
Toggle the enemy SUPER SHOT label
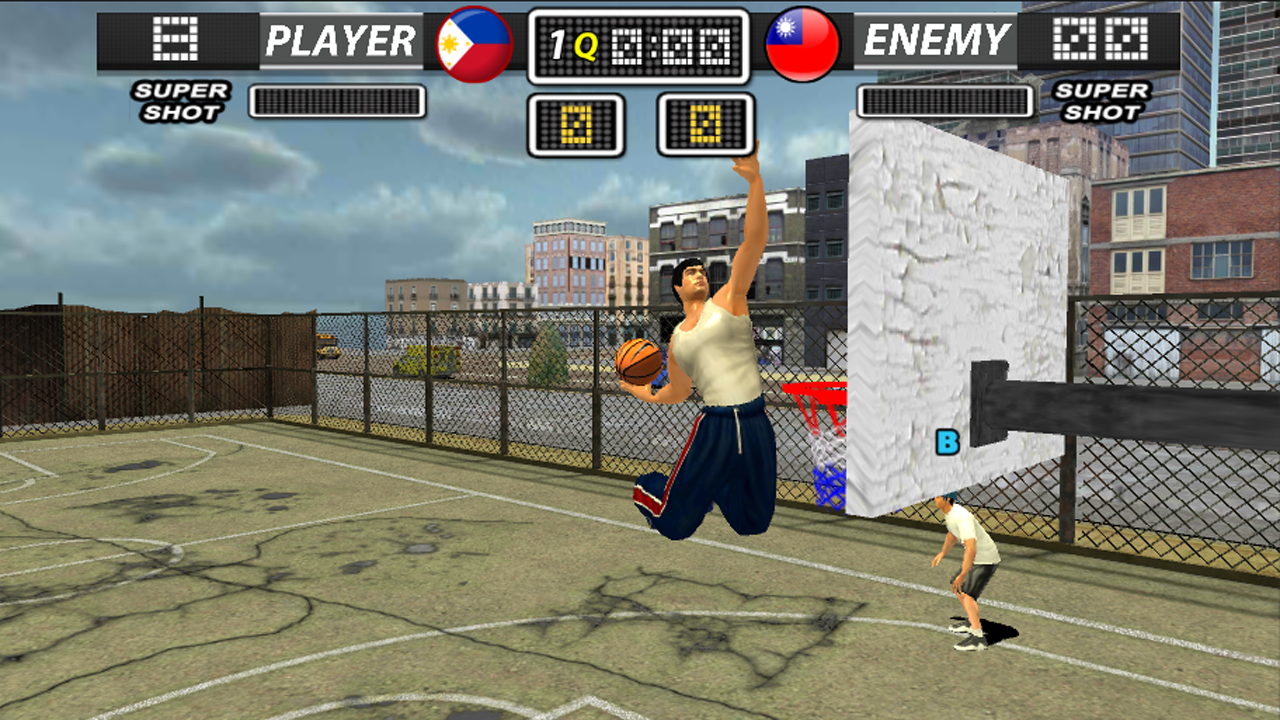[x=1100, y=103]
